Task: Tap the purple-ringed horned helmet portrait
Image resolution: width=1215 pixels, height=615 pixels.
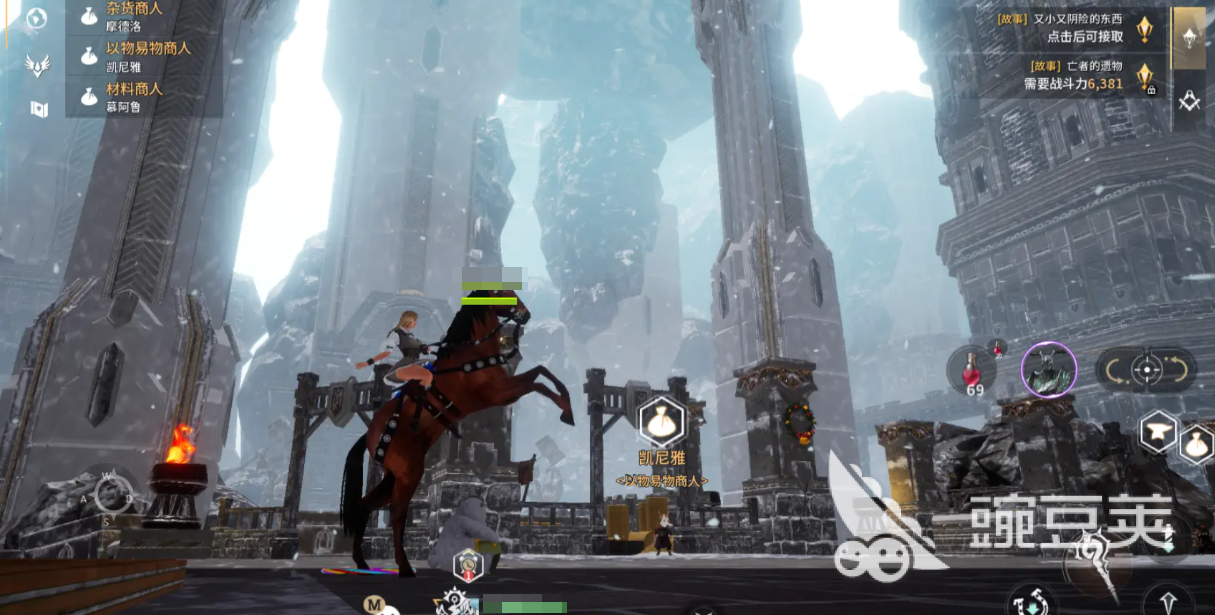Action: point(1048,369)
